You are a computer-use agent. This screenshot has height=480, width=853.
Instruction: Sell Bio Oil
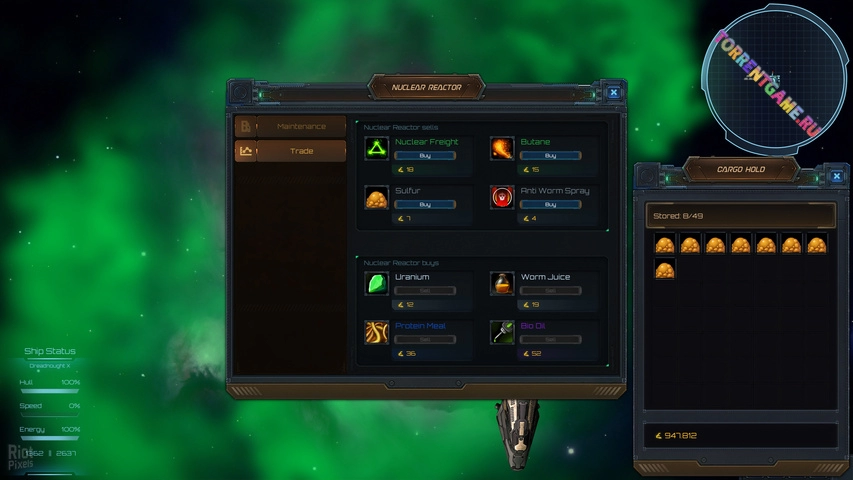550,339
